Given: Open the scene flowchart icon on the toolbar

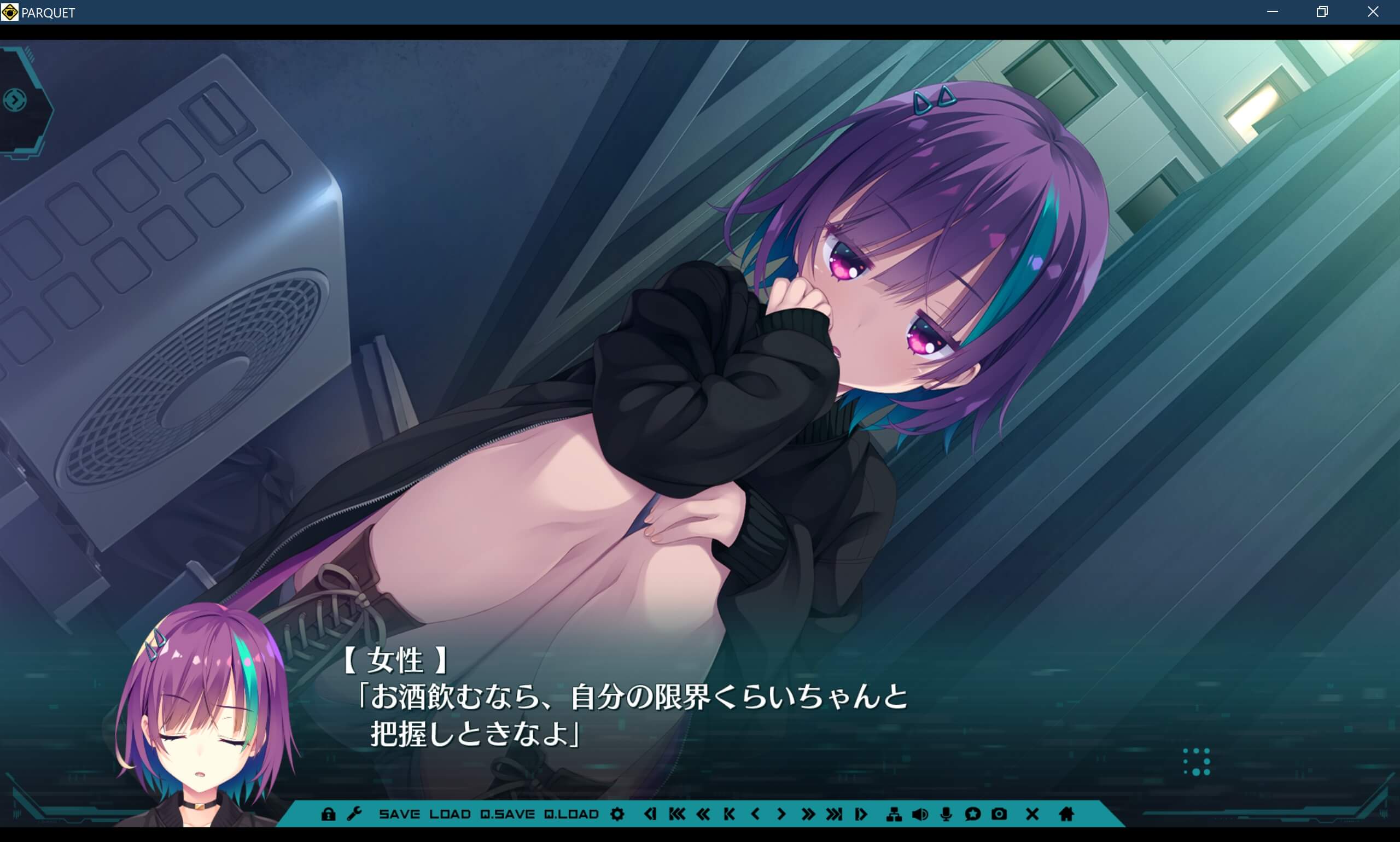Looking at the screenshot, I should click(895, 815).
